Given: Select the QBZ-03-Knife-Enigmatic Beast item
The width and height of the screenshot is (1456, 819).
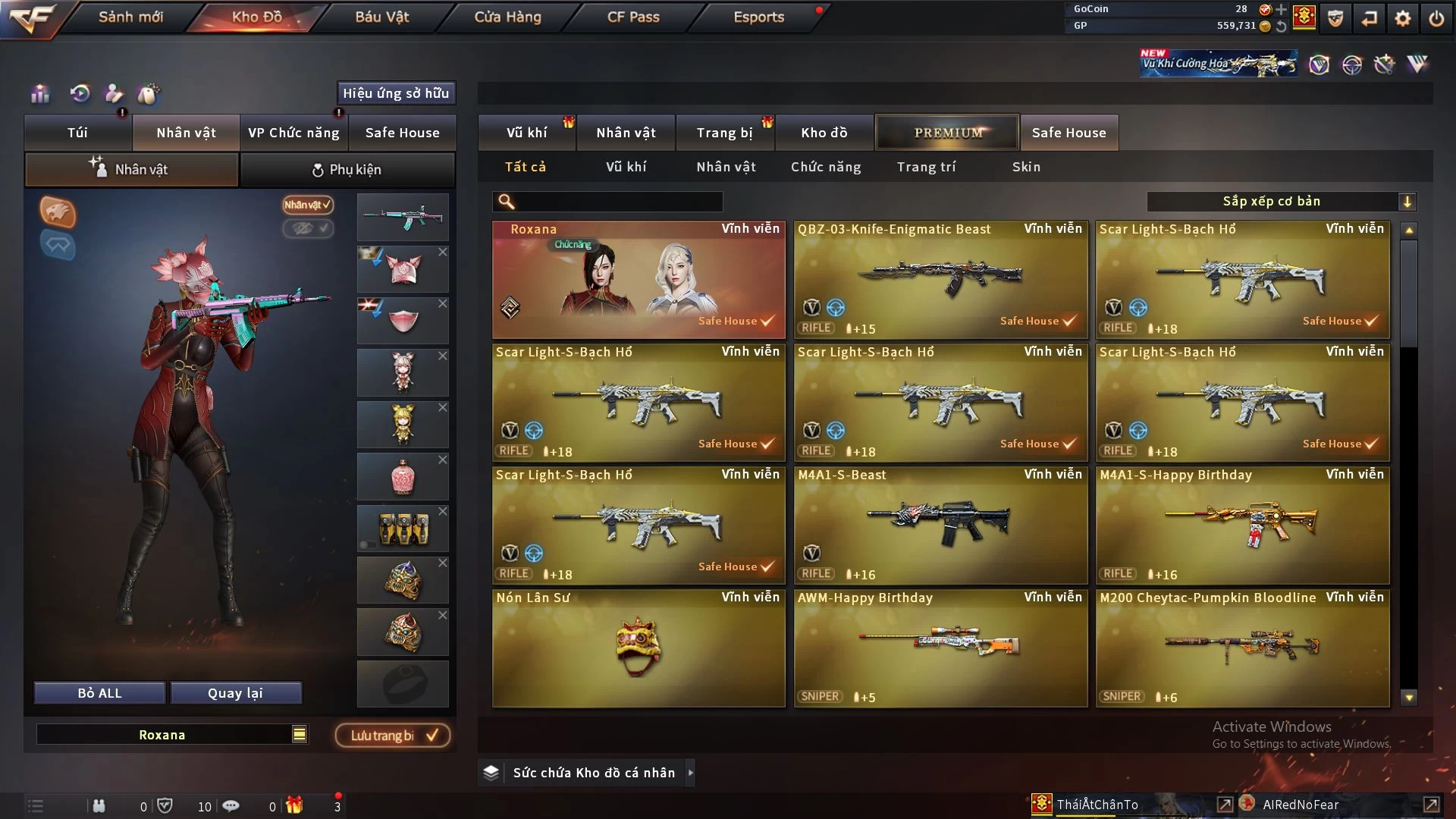Looking at the screenshot, I should (940, 279).
